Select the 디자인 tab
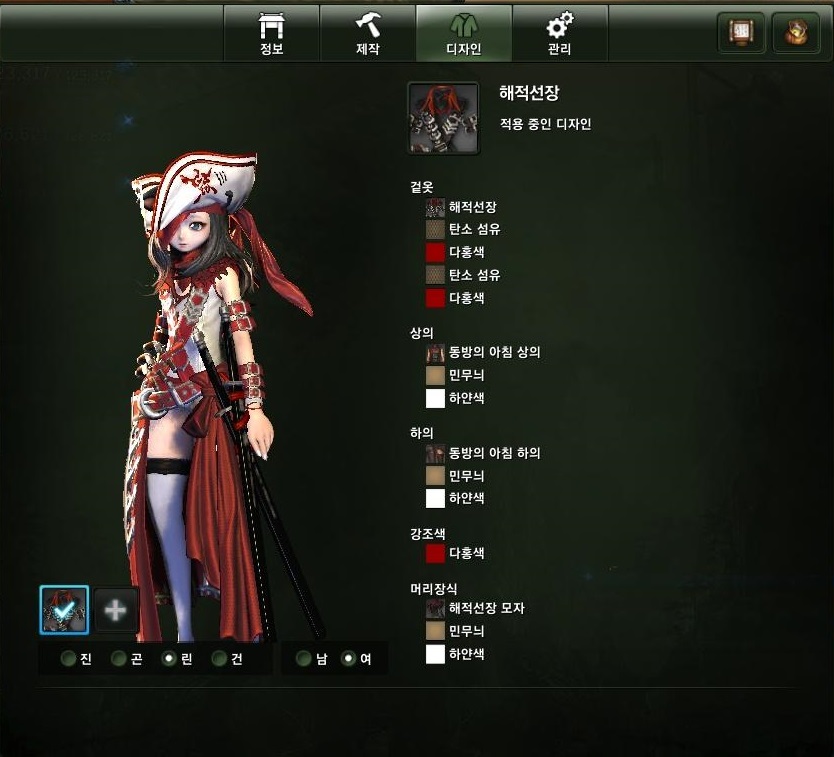834x757 pixels. click(463, 33)
